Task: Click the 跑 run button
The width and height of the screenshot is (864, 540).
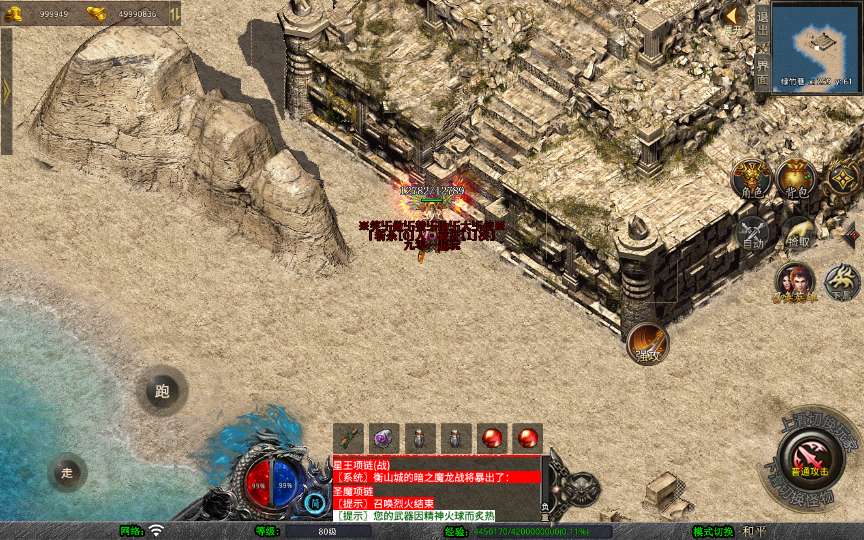Action: pyautogui.click(x=162, y=392)
